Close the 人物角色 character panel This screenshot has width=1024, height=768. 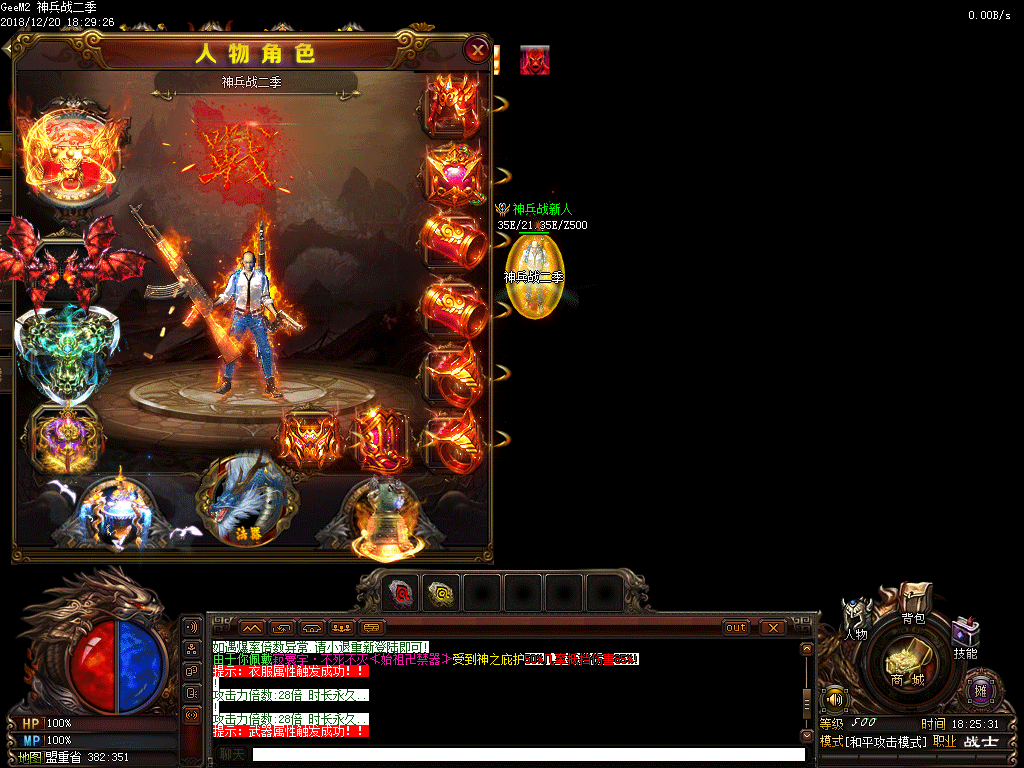[478, 50]
